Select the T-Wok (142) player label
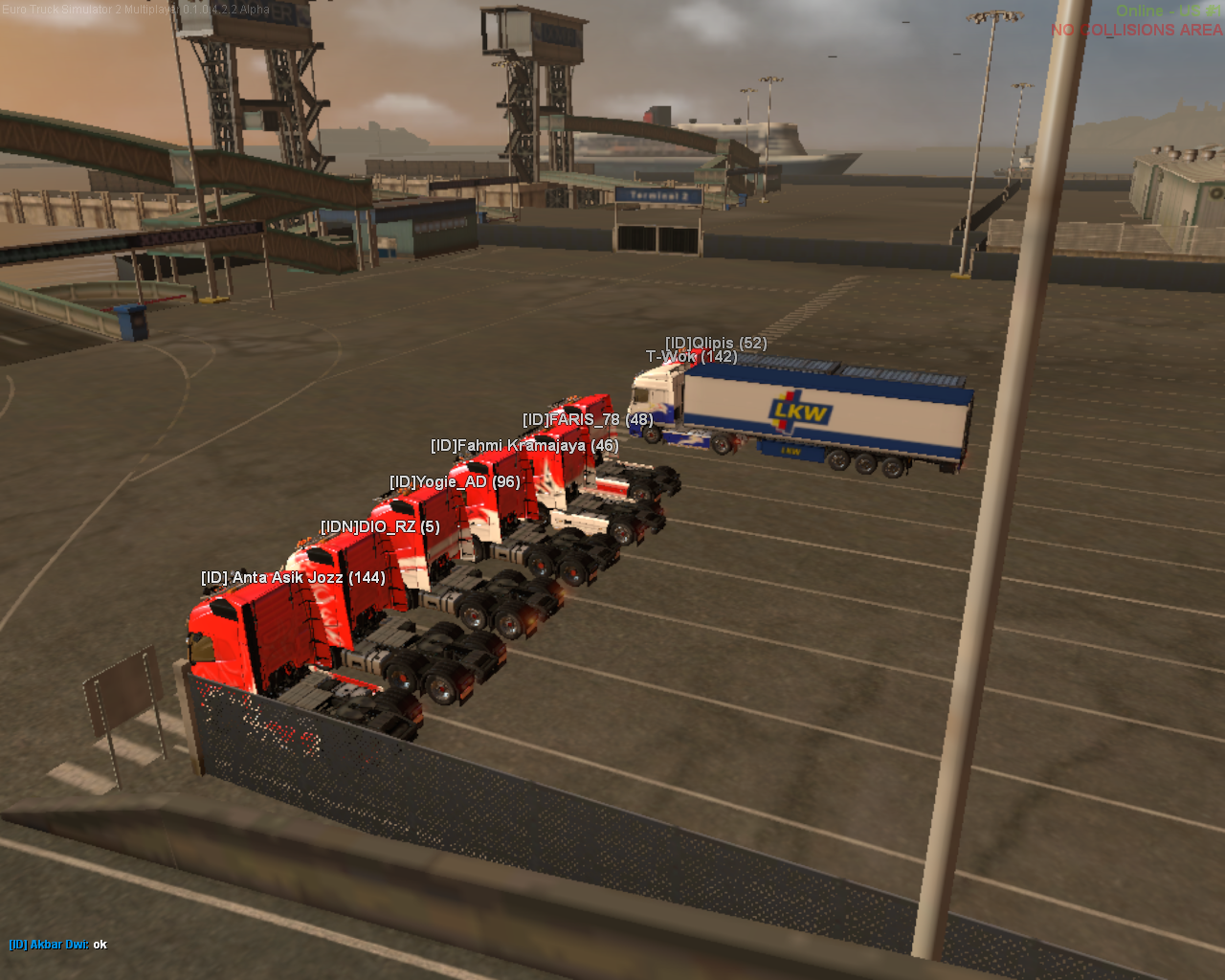Screen dimensions: 1225x980 point(691,357)
